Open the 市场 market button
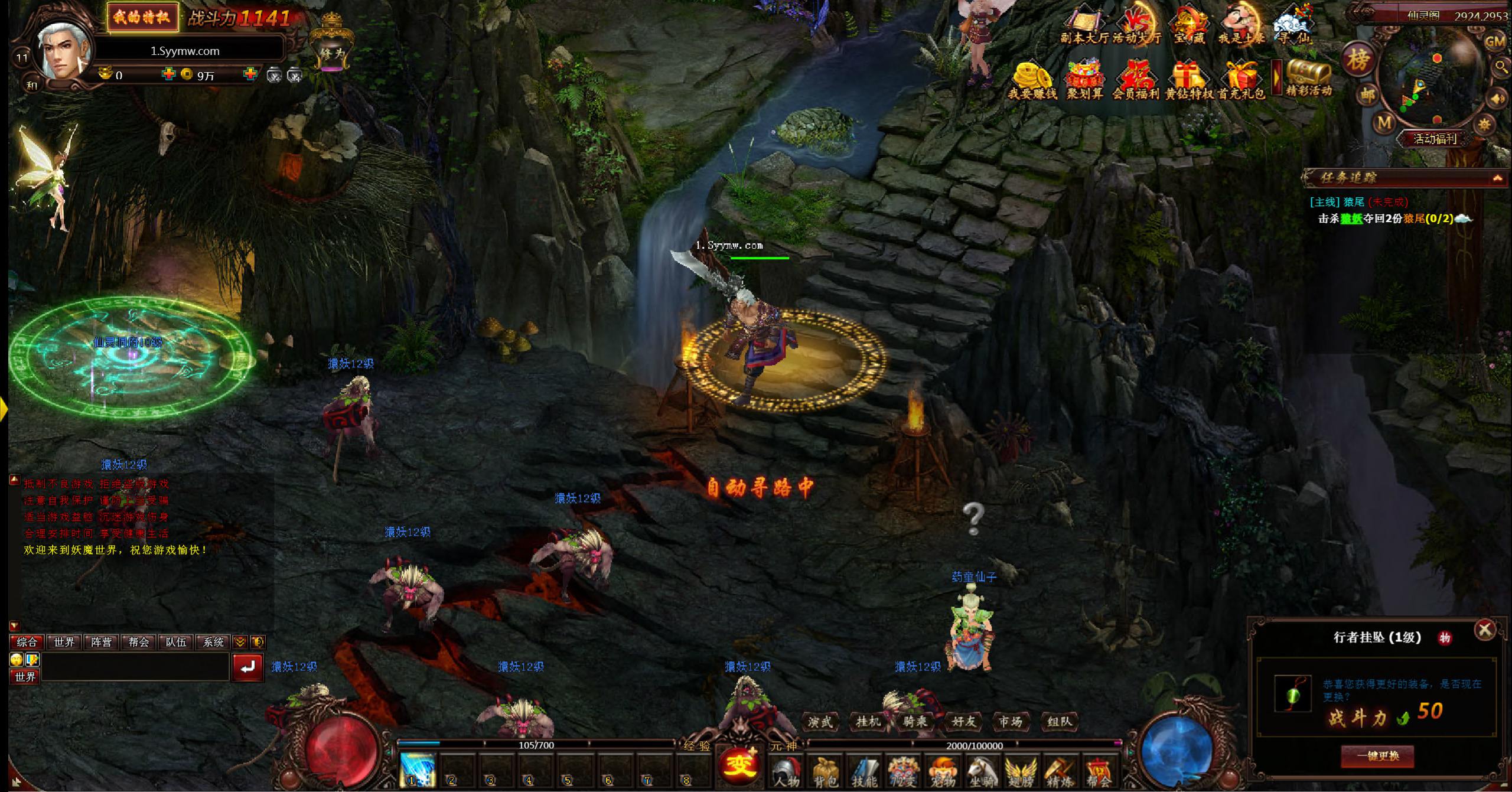 click(1010, 721)
